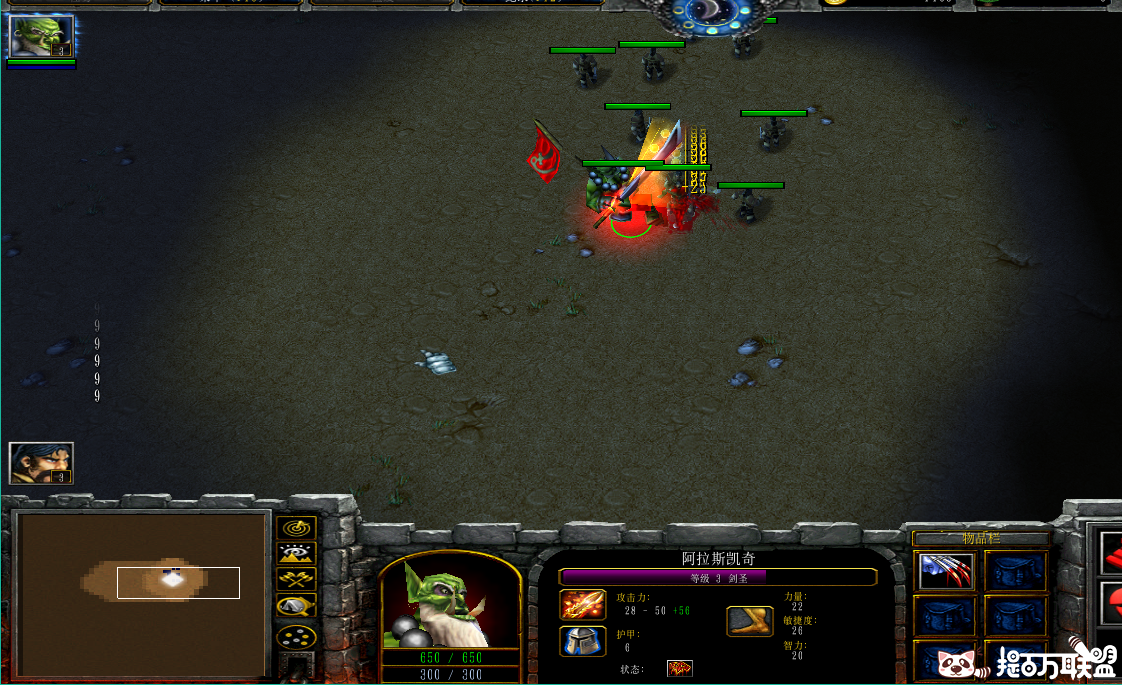Click the flaming sword attack damage icon

point(583,605)
